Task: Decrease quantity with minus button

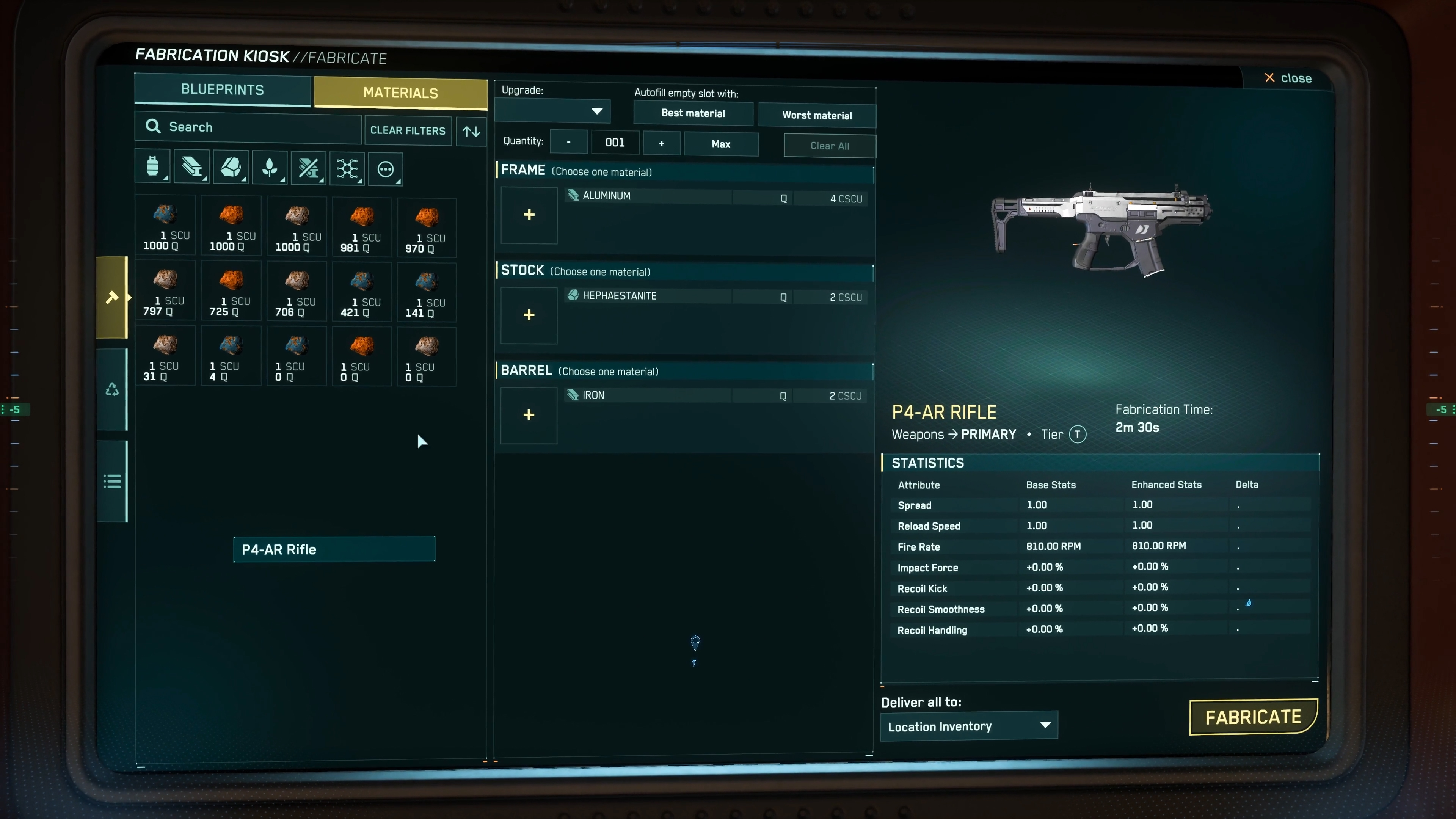Action: coord(569,143)
